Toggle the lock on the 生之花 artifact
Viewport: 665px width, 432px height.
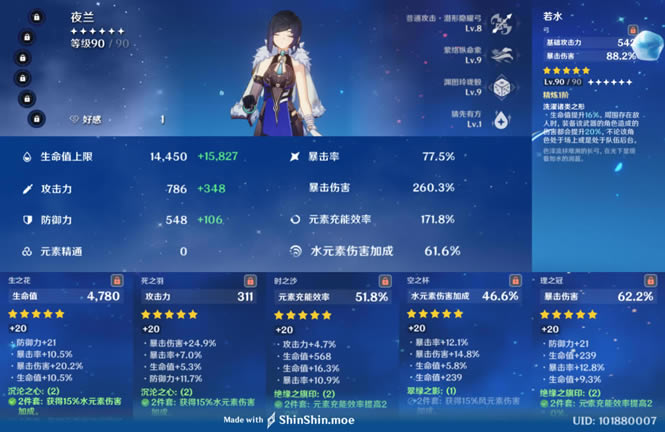tap(117, 281)
